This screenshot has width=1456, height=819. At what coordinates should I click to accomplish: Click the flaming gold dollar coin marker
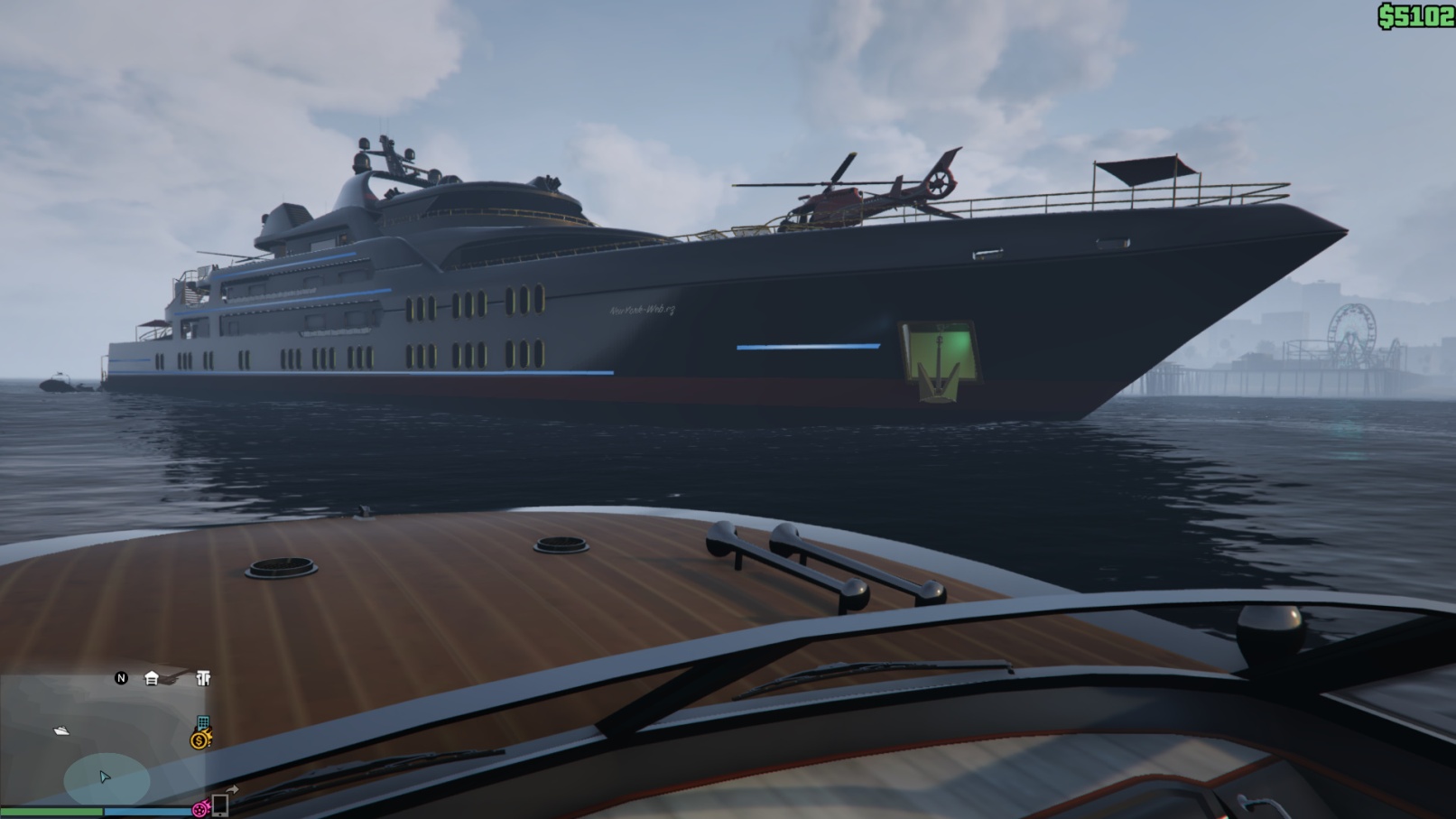199,740
